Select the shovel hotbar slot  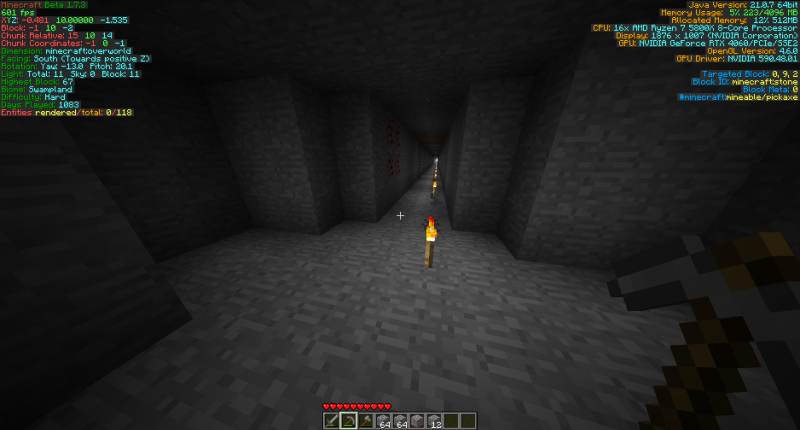(x=366, y=421)
